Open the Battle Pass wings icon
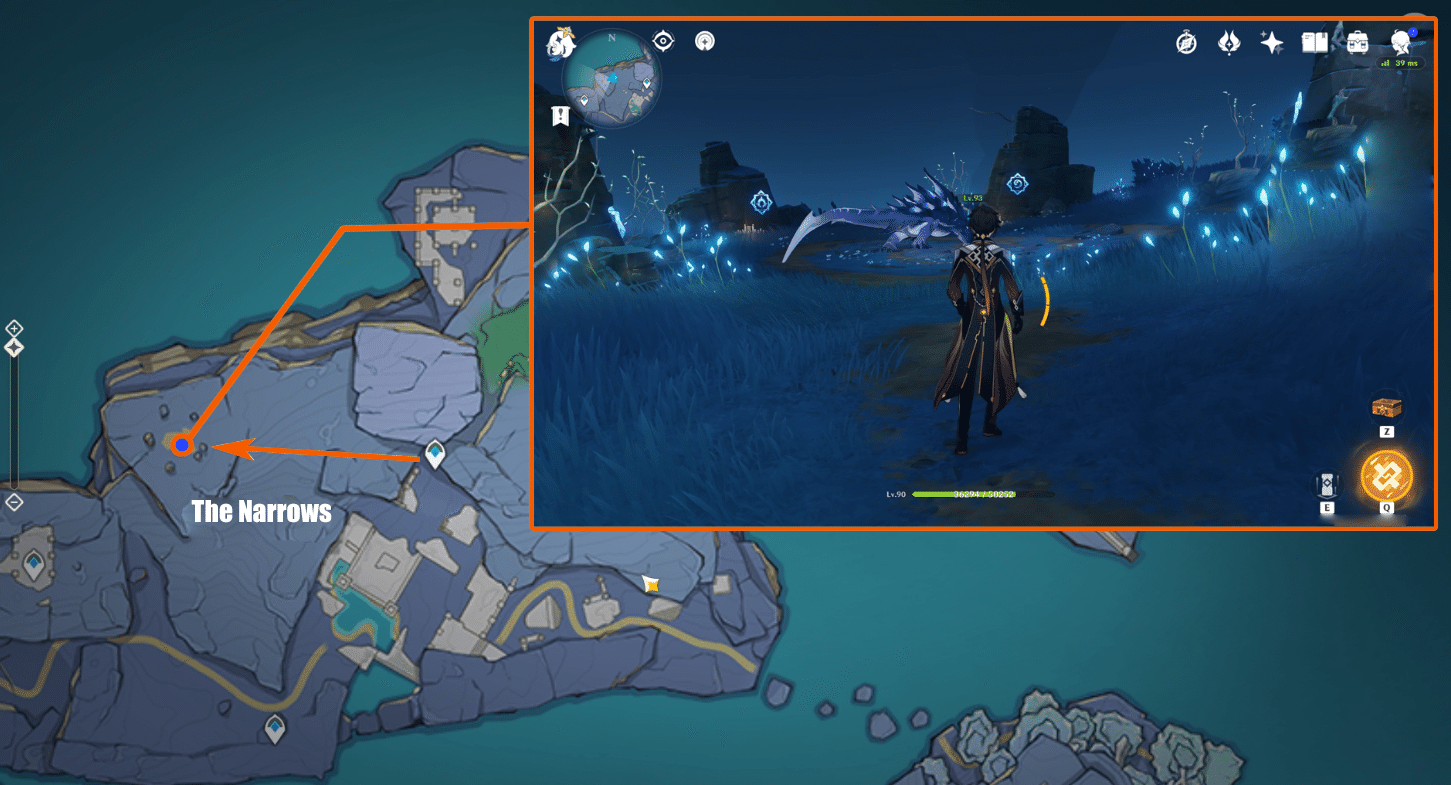Screen dimensions: 1451x785 click(1228, 43)
